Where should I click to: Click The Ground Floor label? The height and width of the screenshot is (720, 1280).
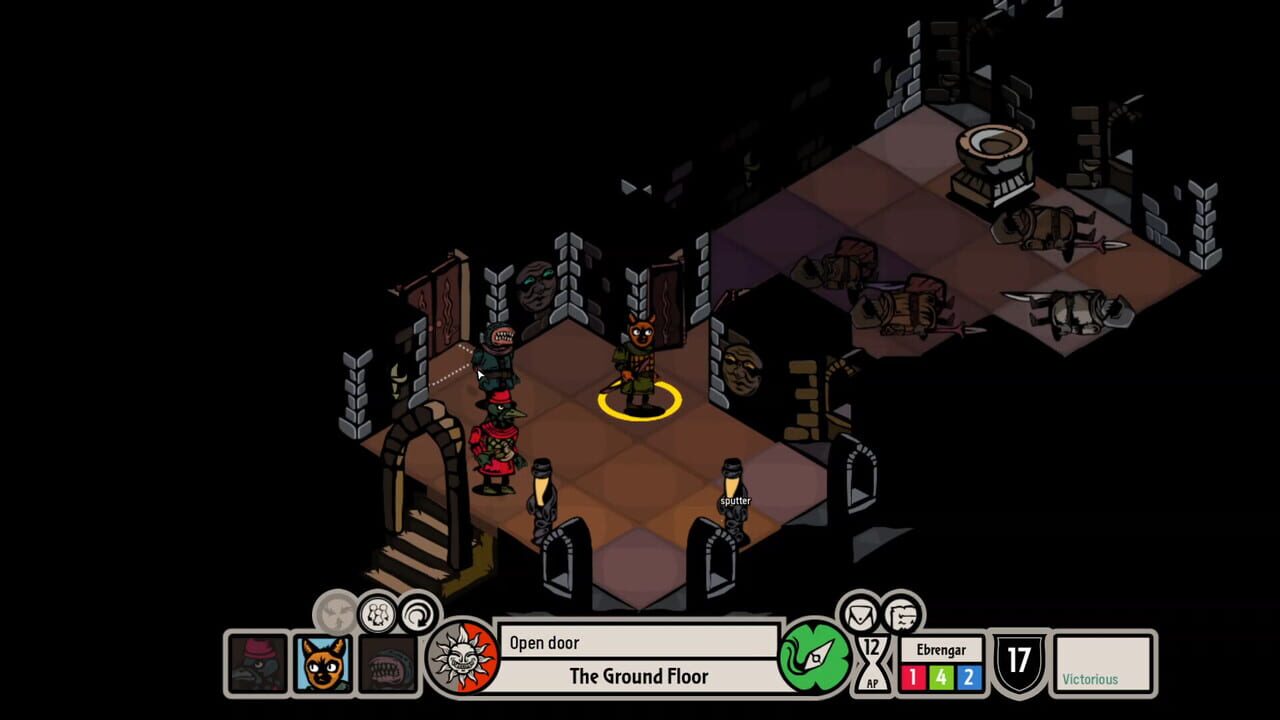point(640,677)
